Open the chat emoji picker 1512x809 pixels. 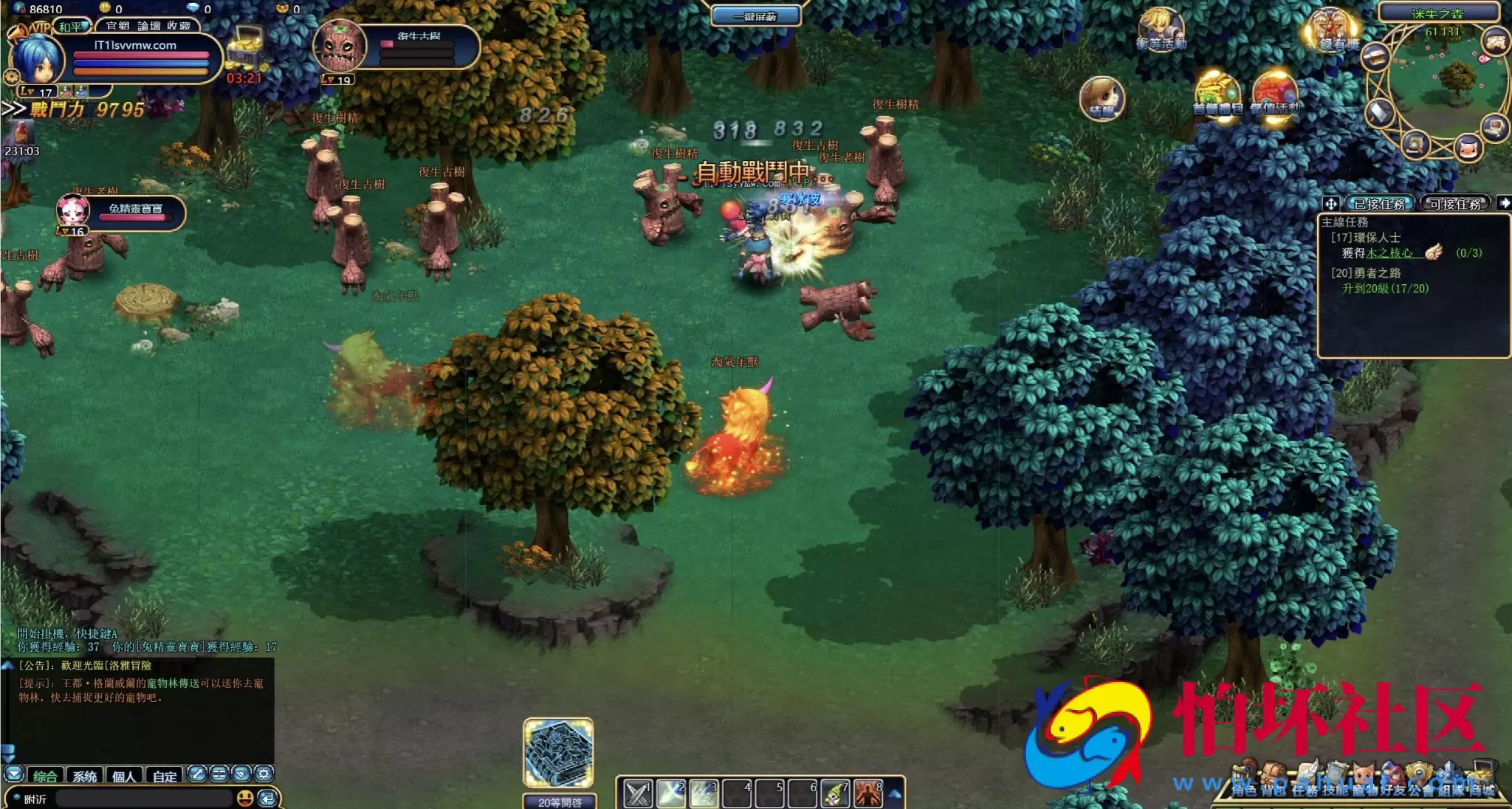click(245, 798)
